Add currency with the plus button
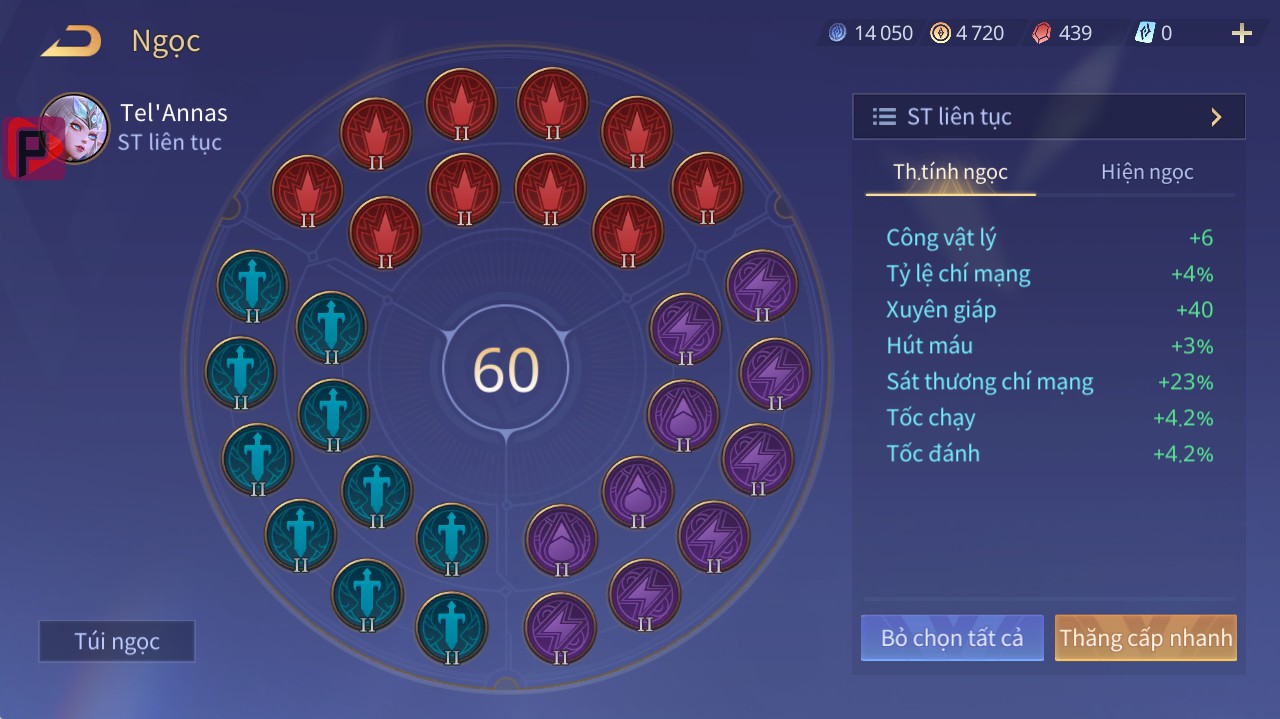The image size is (1280, 719). (1241, 34)
